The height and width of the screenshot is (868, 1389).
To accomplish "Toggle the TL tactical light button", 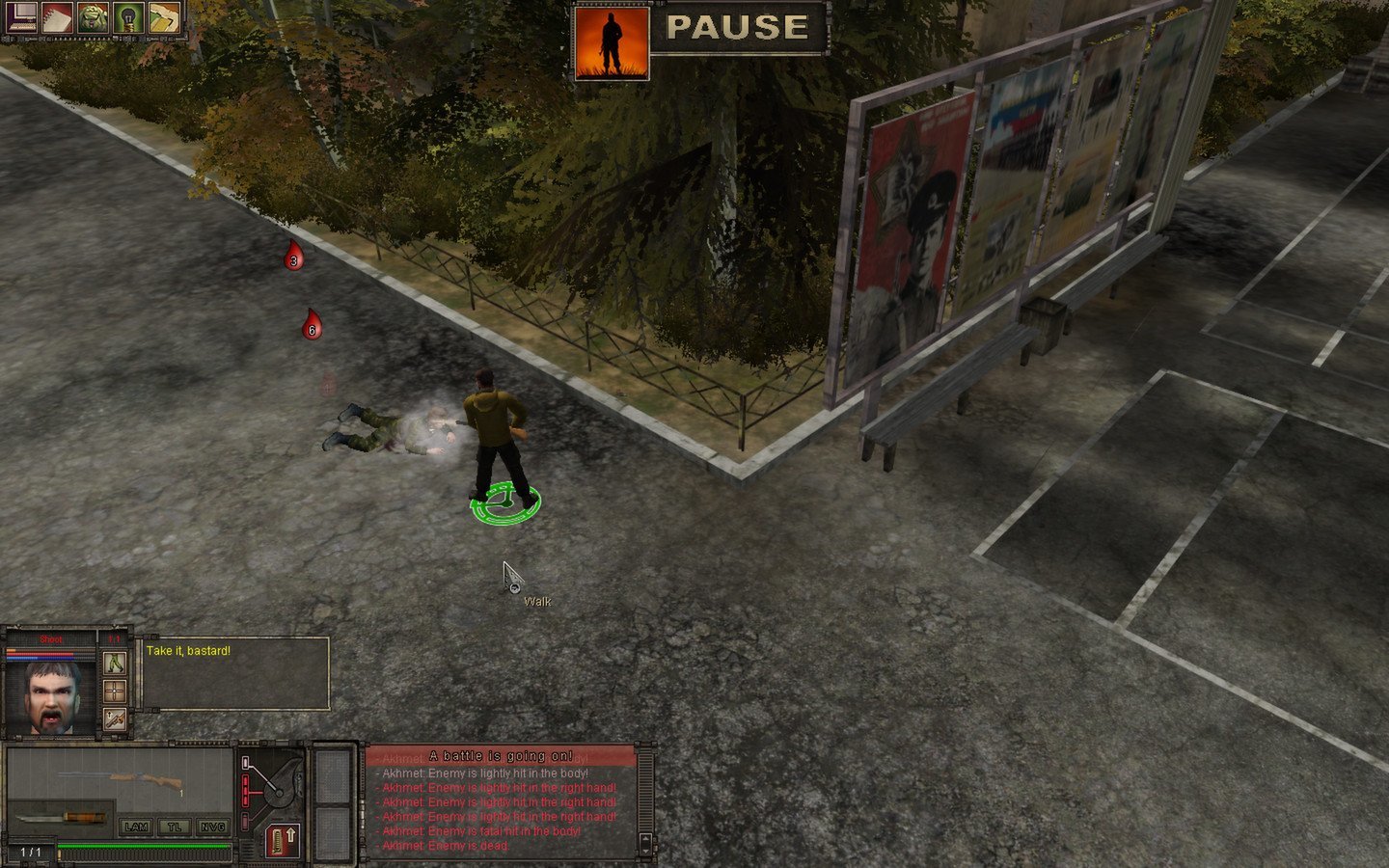I will point(175,827).
